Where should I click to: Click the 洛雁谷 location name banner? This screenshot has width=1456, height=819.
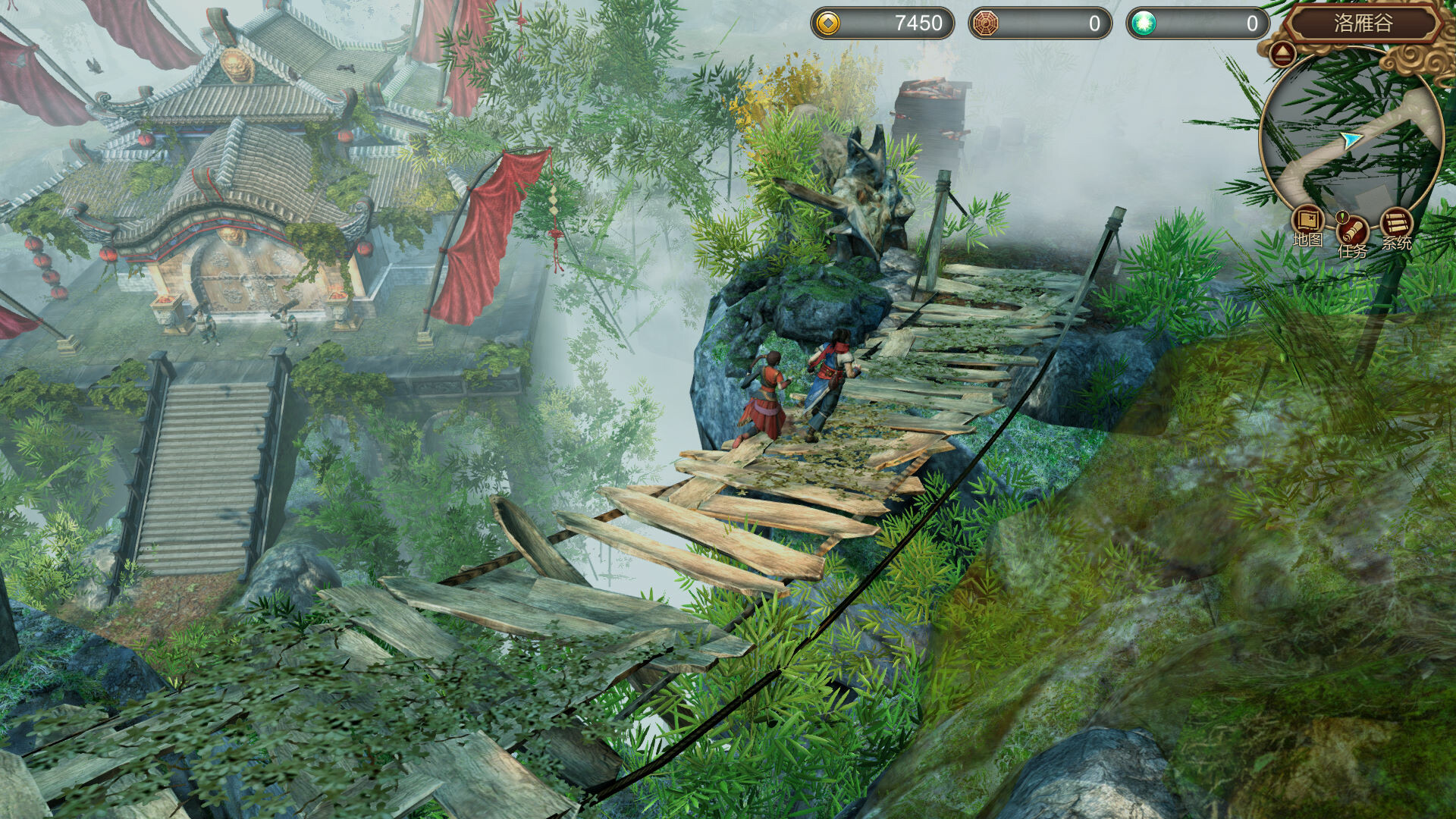point(1363,24)
